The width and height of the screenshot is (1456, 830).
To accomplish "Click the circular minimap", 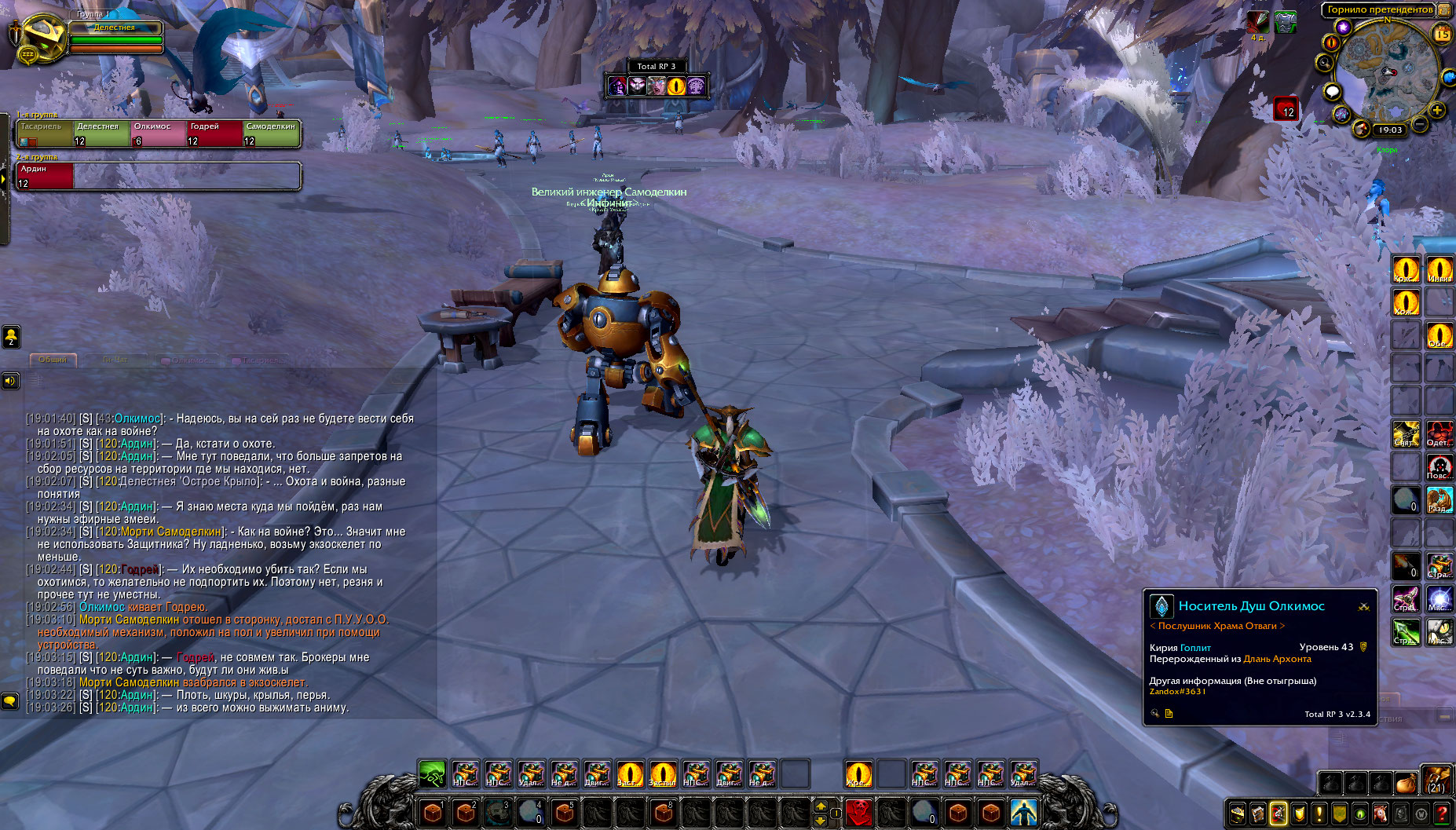I will click(x=1386, y=71).
